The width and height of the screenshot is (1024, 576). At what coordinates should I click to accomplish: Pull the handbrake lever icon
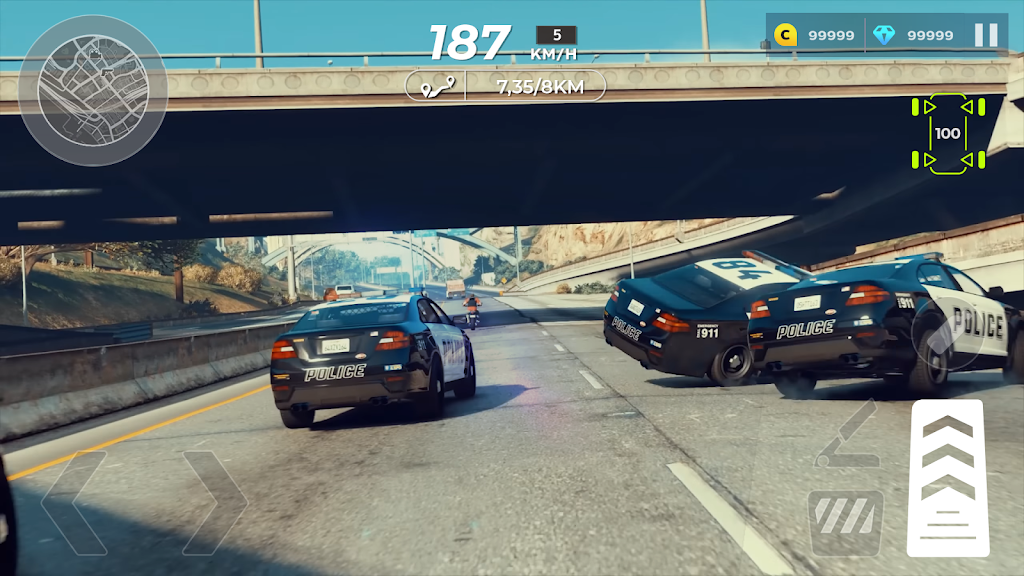pyautogui.click(x=846, y=435)
